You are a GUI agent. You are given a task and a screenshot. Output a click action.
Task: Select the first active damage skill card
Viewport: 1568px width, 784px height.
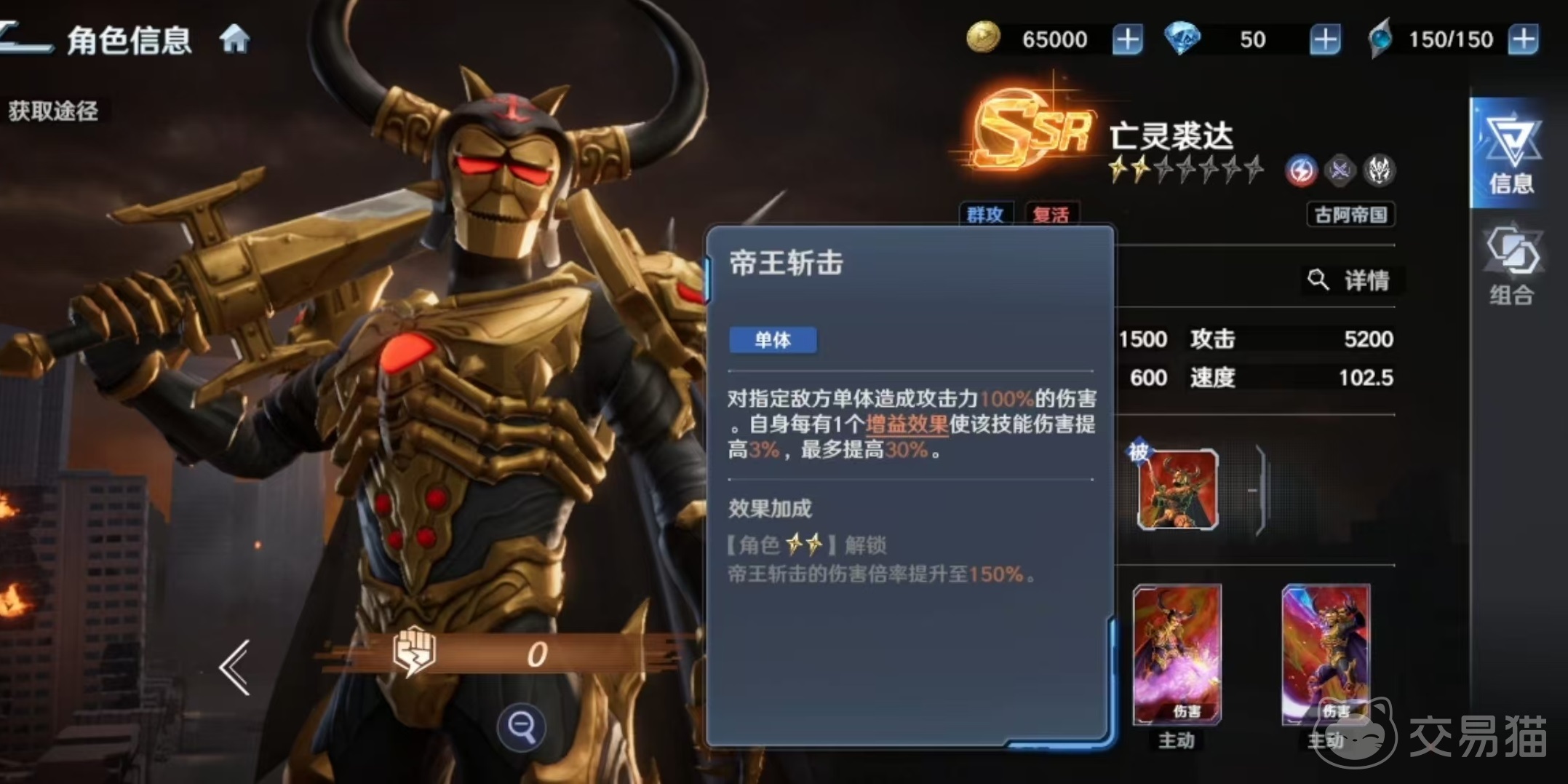tap(1177, 655)
